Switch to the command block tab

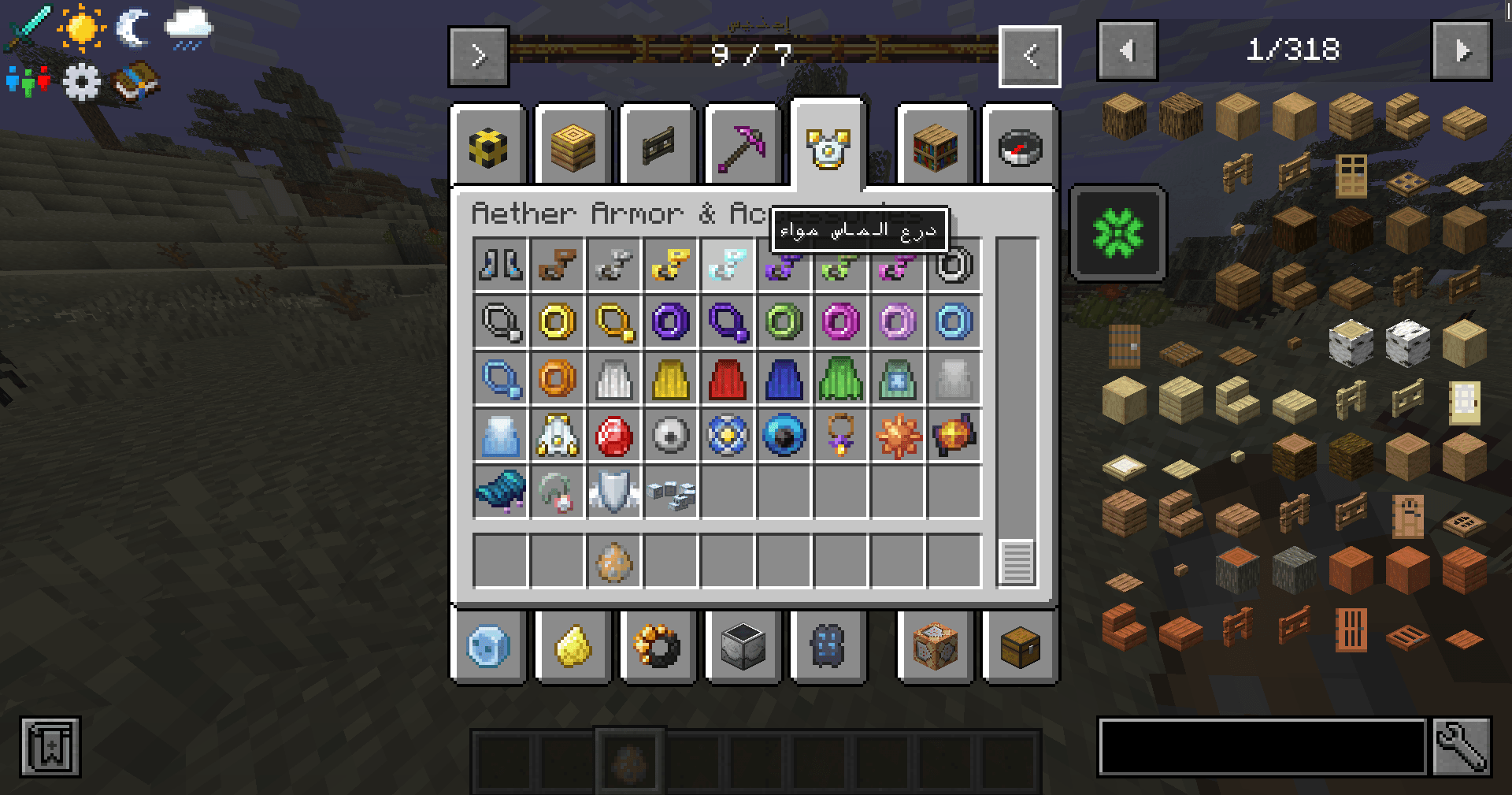(935, 647)
